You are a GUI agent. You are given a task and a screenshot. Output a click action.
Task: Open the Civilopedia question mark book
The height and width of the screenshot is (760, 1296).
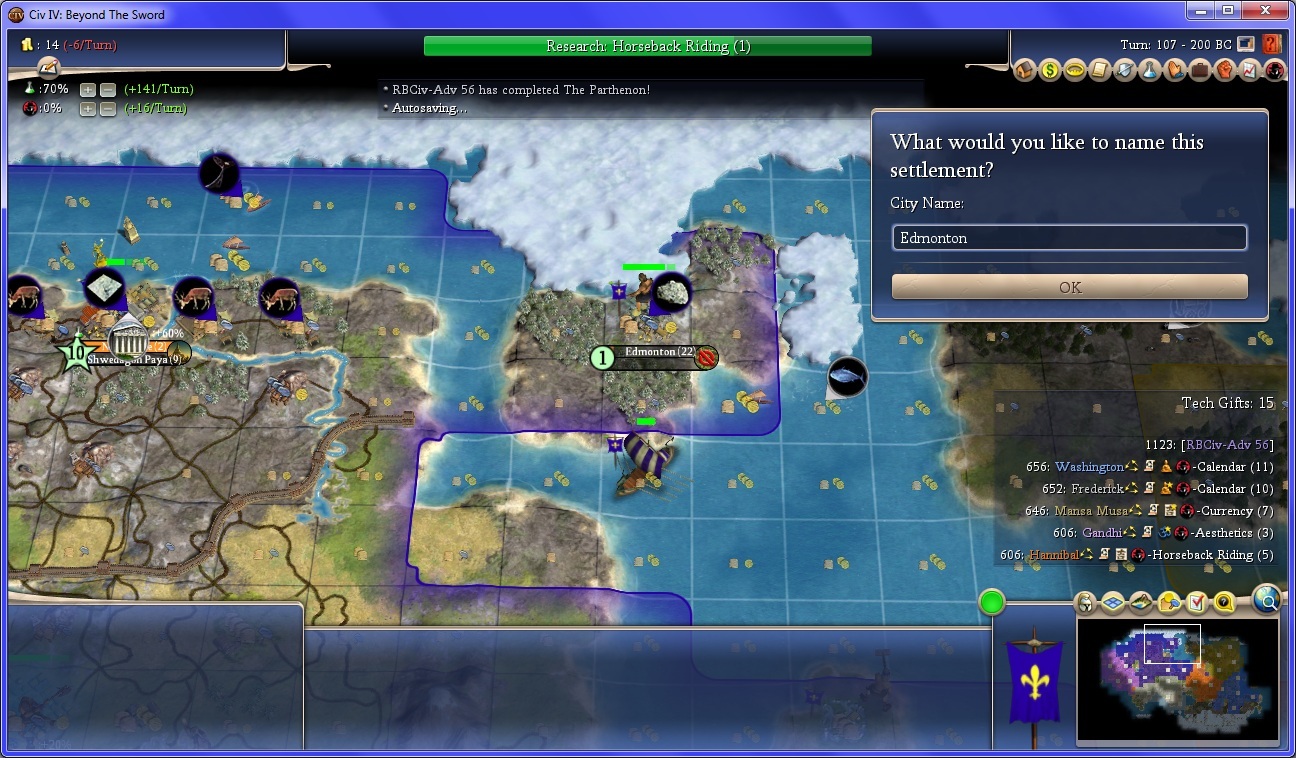click(1272, 44)
